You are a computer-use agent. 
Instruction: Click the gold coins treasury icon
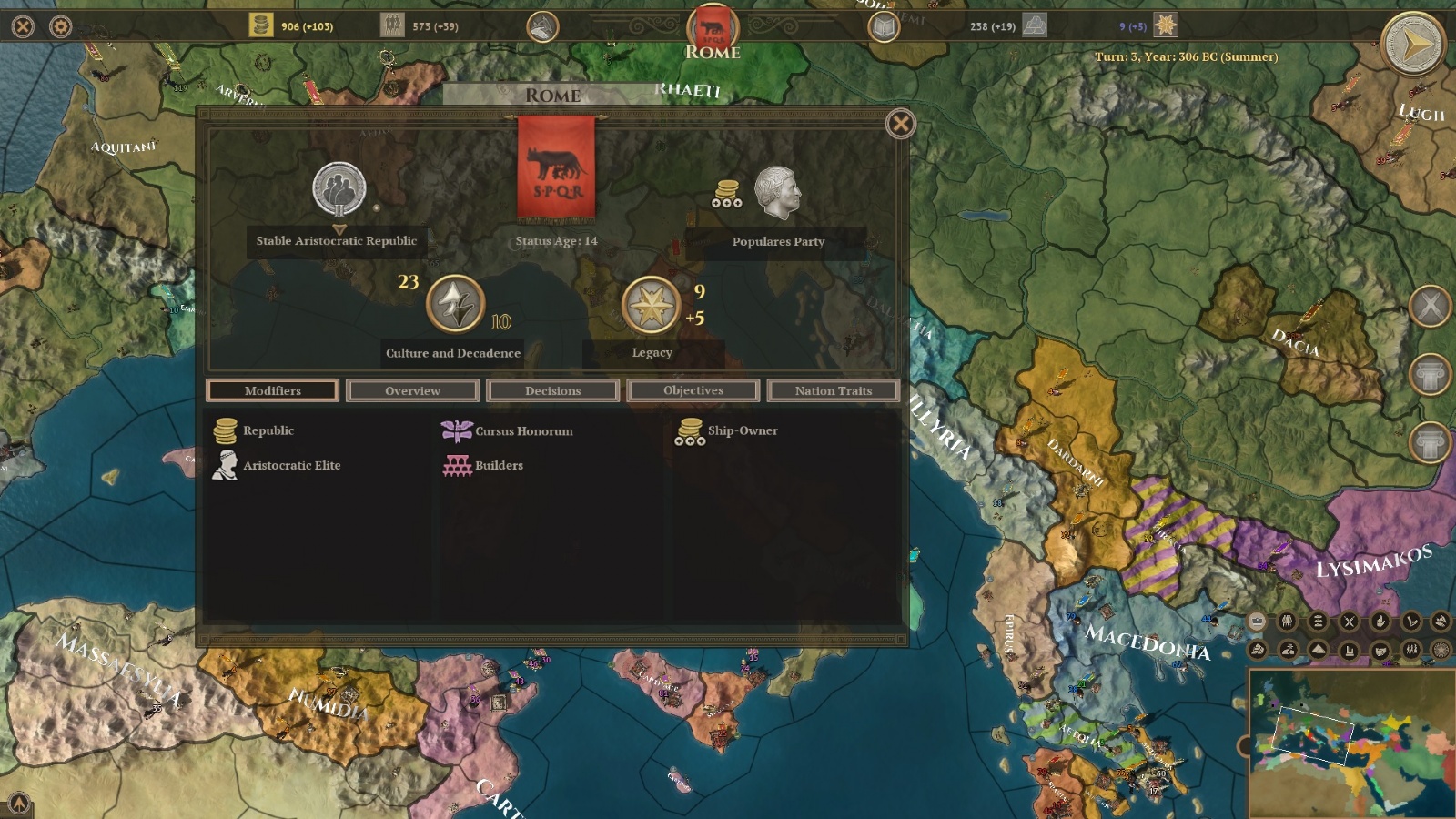coord(261,25)
